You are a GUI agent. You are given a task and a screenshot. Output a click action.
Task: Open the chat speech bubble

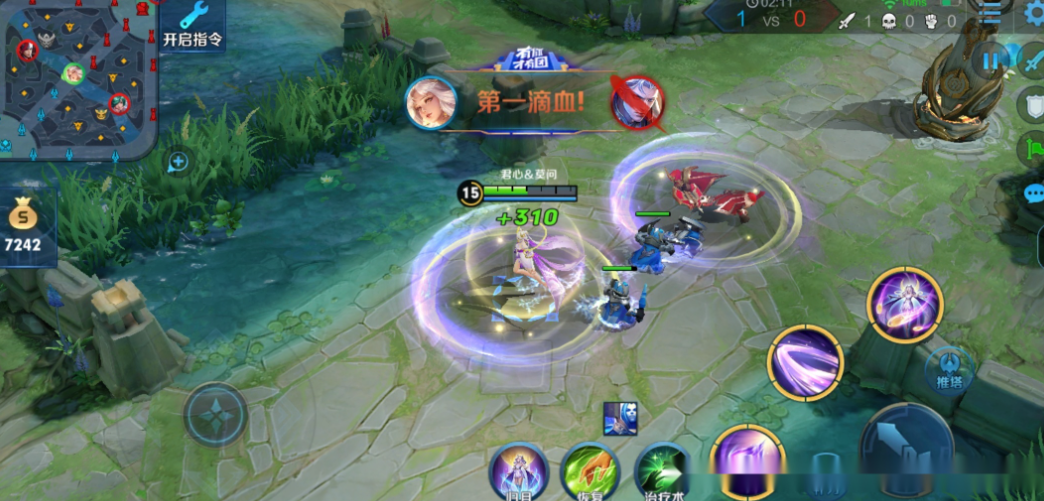tap(1034, 193)
